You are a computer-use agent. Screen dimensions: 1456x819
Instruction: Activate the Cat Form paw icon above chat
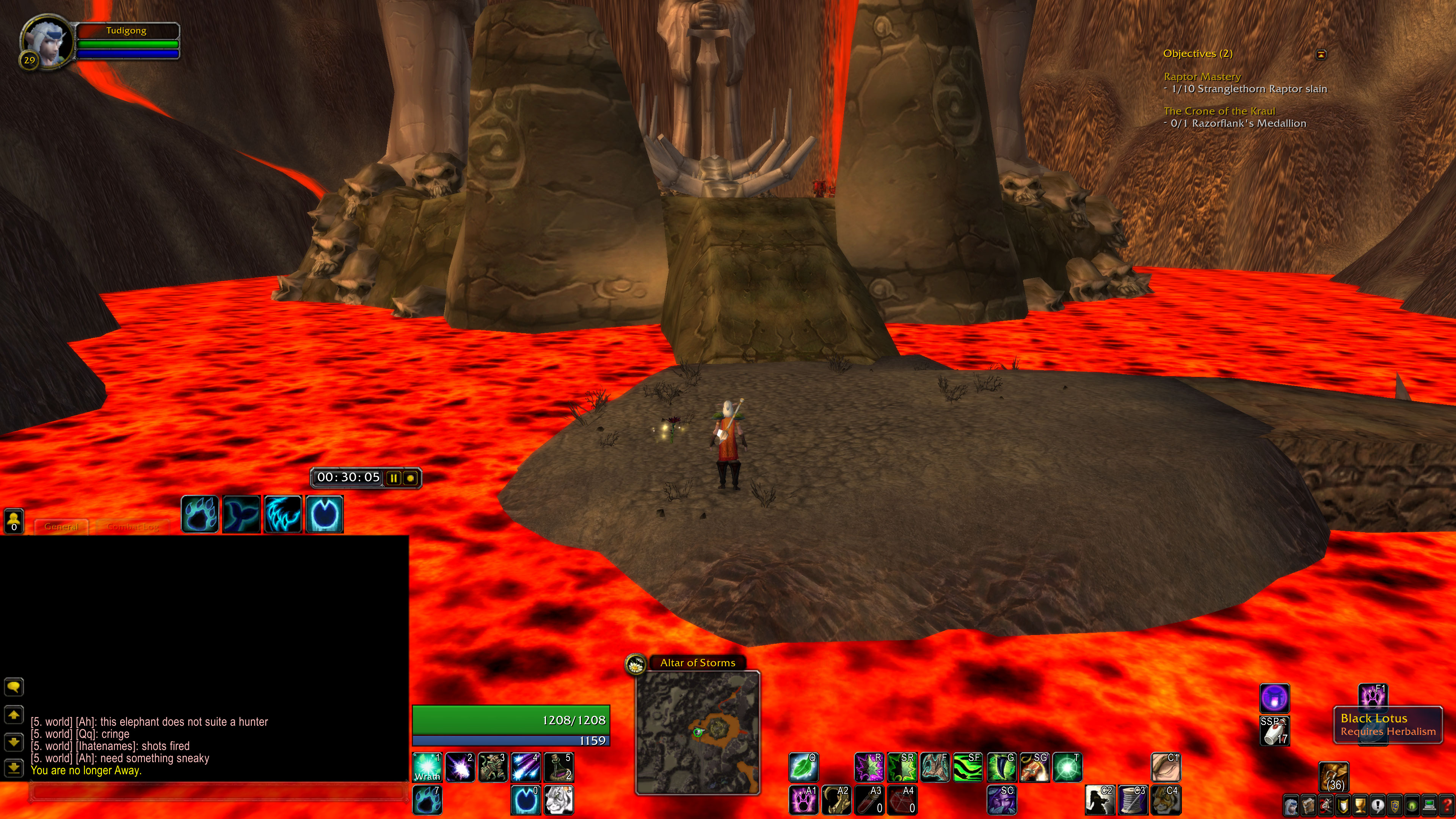tap(199, 513)
